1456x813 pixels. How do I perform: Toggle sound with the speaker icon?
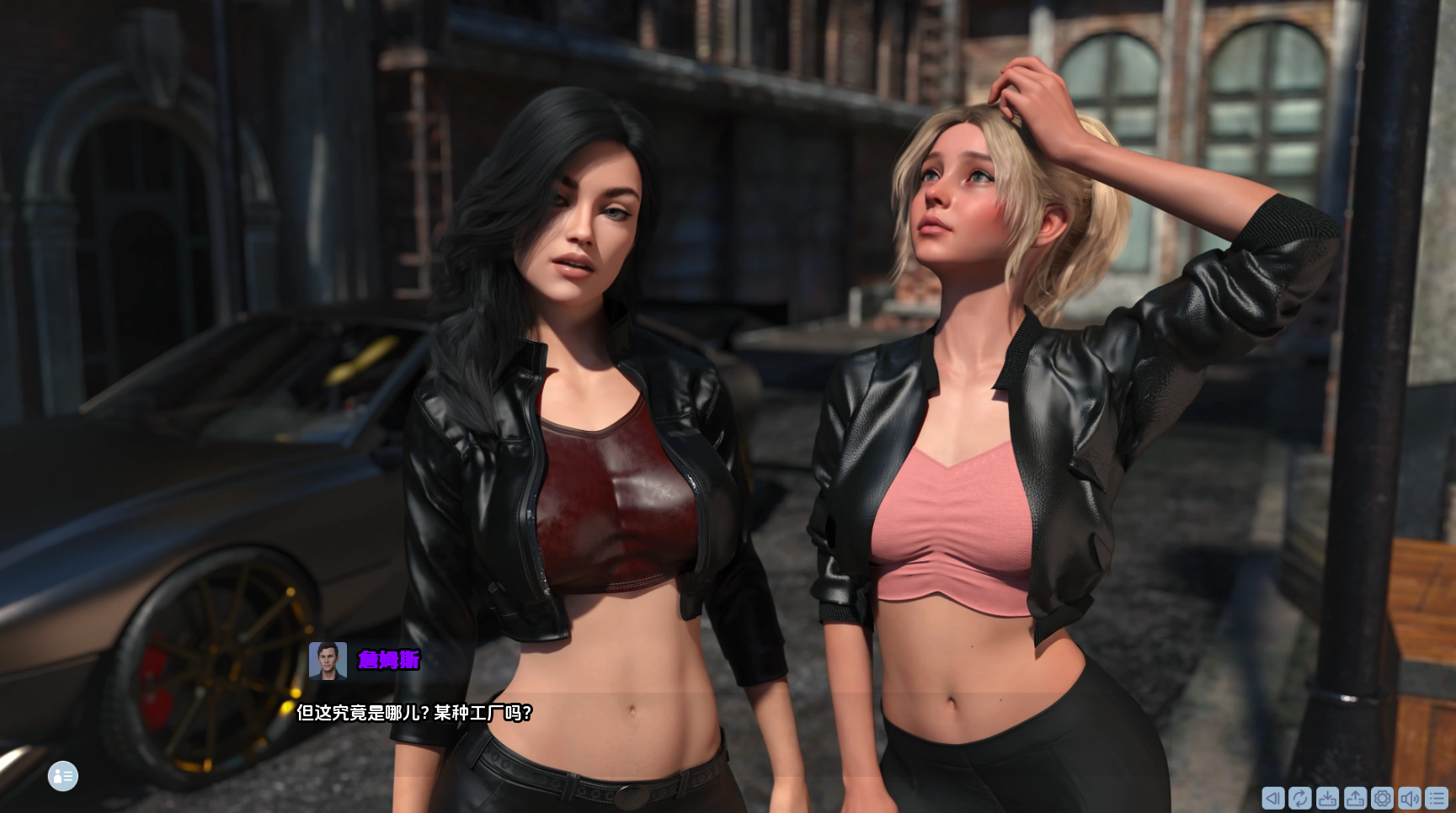tap(1409, 798)
